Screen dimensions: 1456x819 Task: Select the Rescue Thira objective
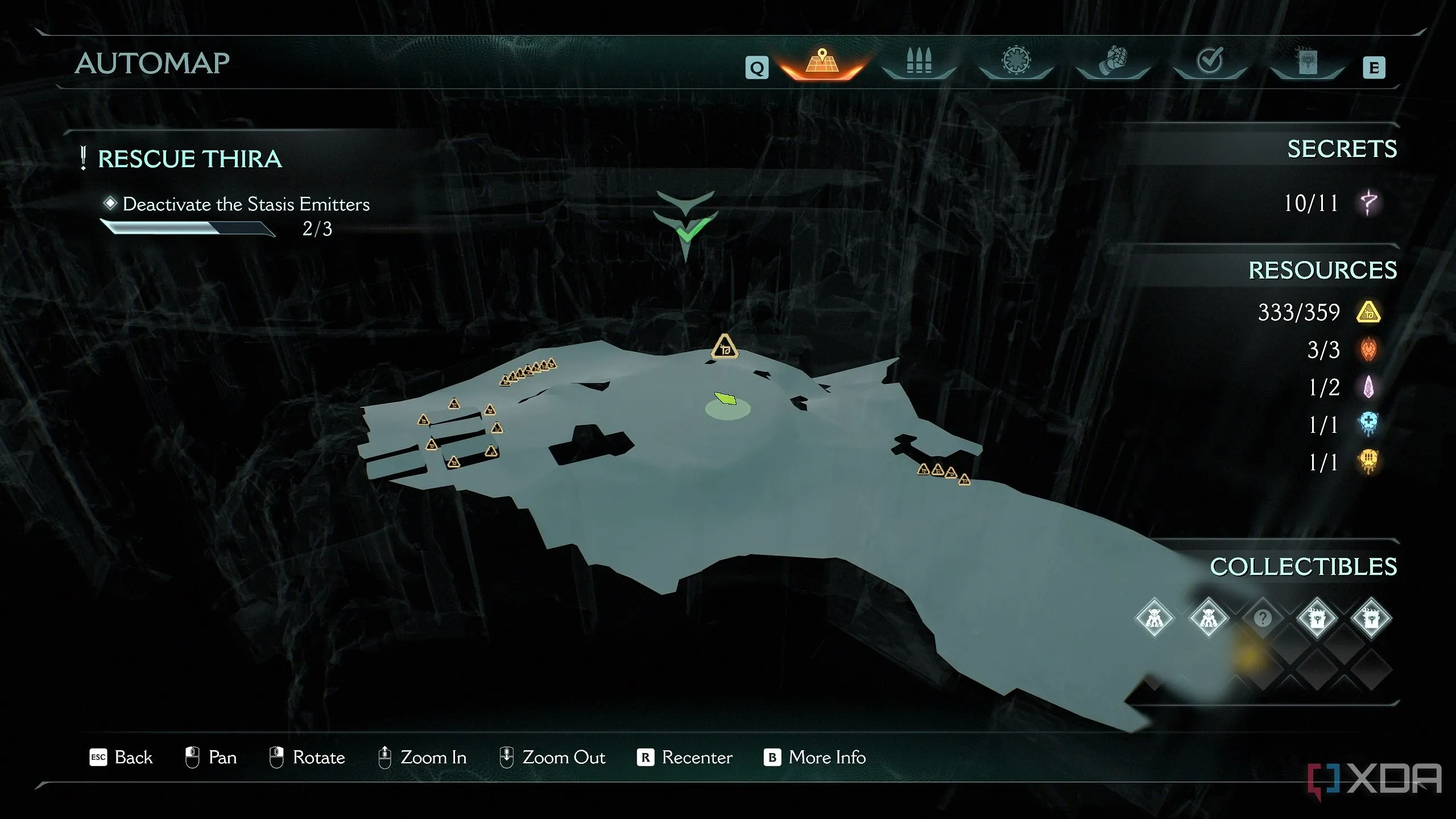[x=189, y=159]
